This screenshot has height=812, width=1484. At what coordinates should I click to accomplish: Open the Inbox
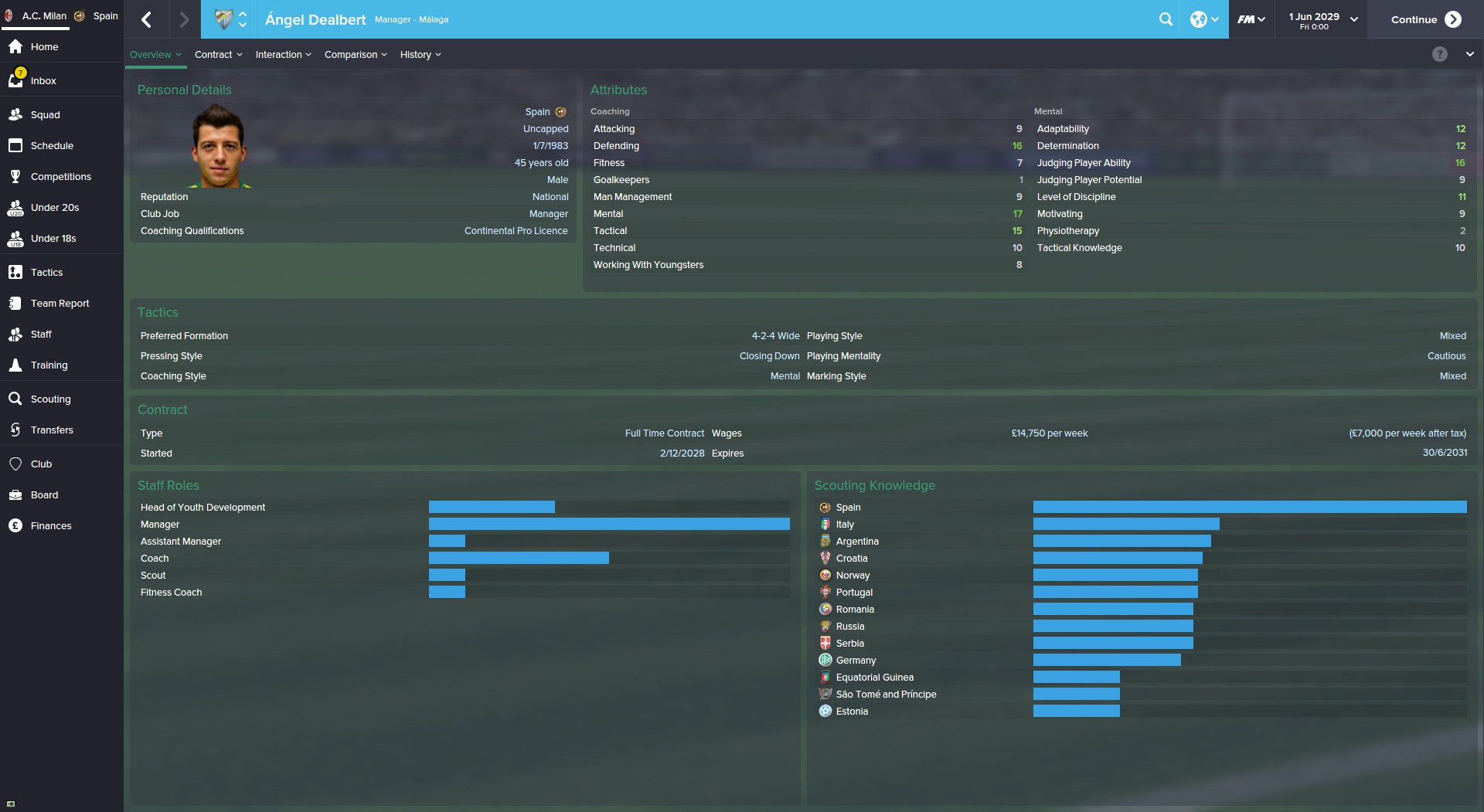point(43,80)
